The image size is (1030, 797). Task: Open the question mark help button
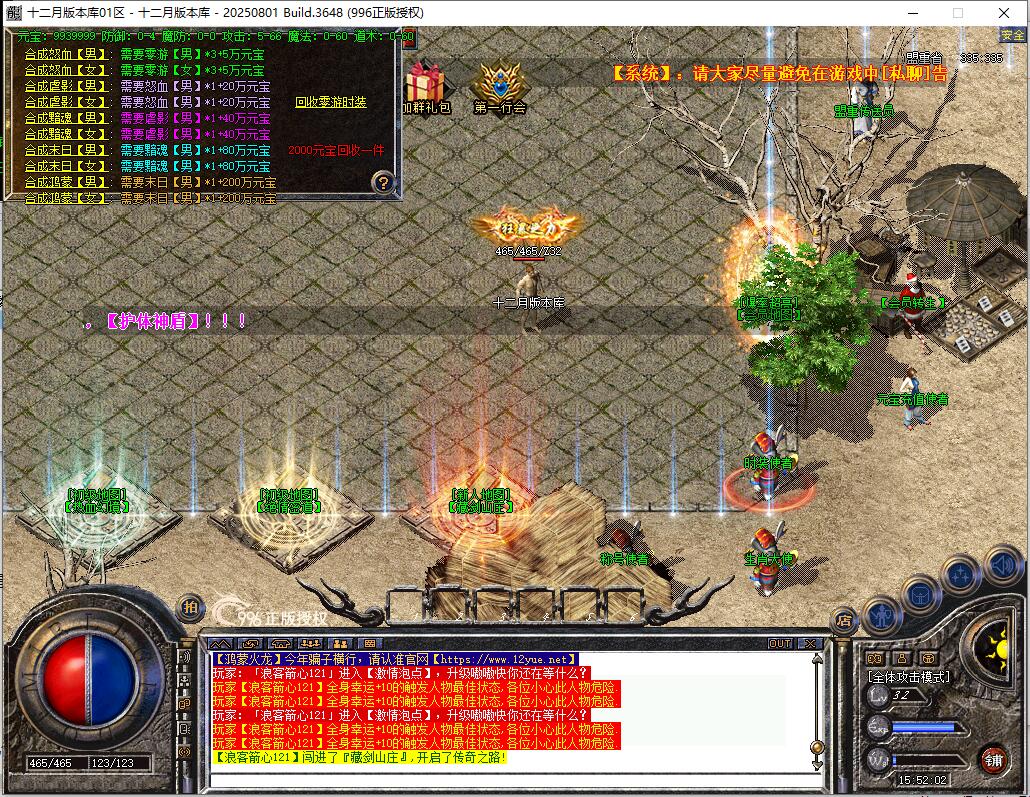[383, 182]
